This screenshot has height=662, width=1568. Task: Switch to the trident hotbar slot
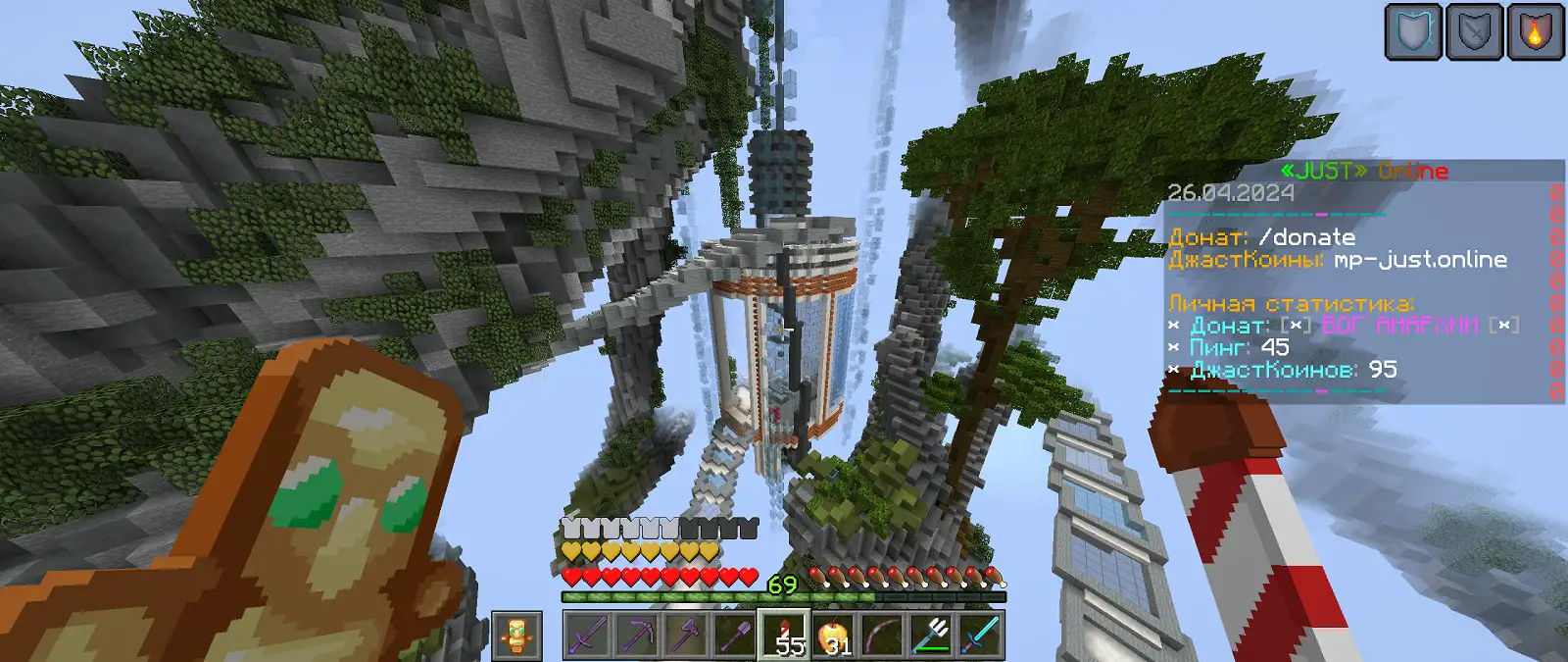932,636
